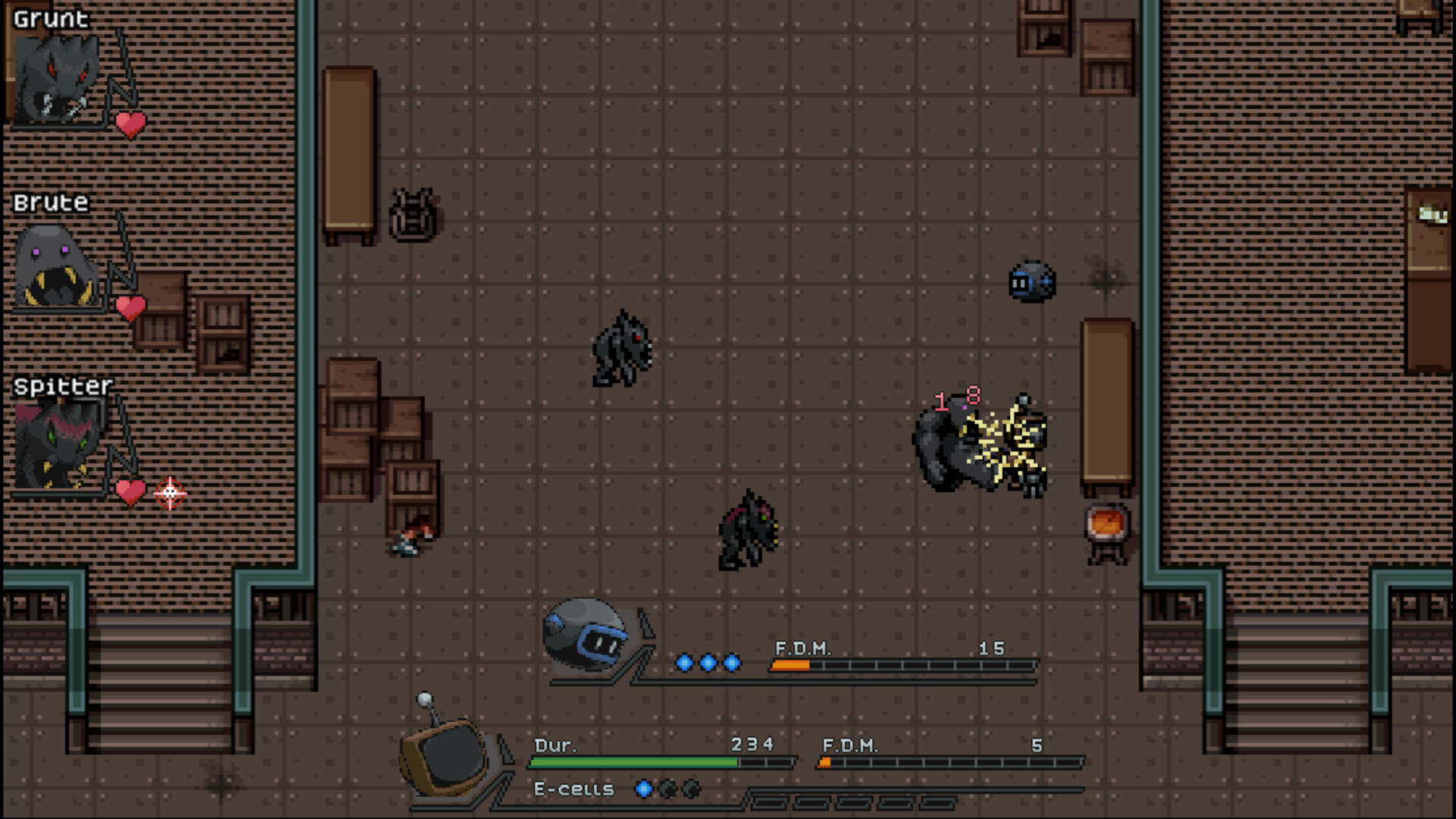Open the Spitter name label

tap(62, 387)
